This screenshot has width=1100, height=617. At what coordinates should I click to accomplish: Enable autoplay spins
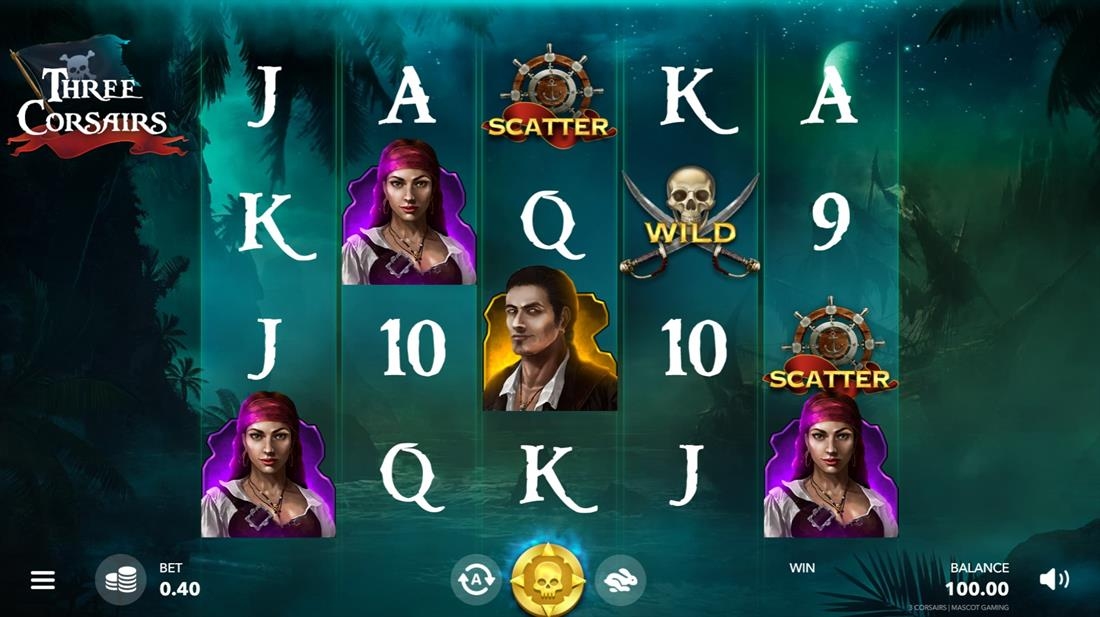pyautogui.click(x=476, y=579)
